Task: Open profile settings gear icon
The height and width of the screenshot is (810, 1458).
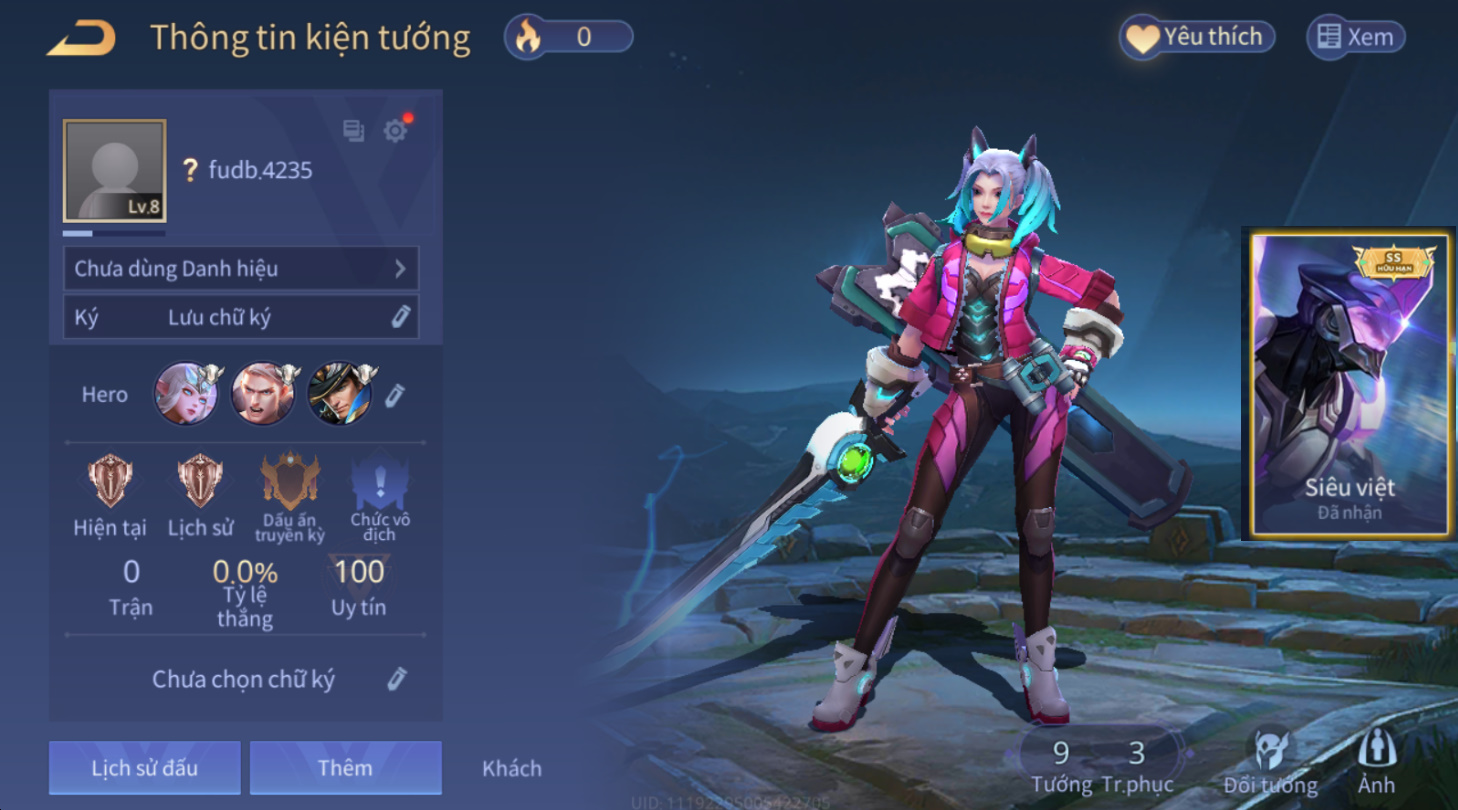Action: click(395, 131)
